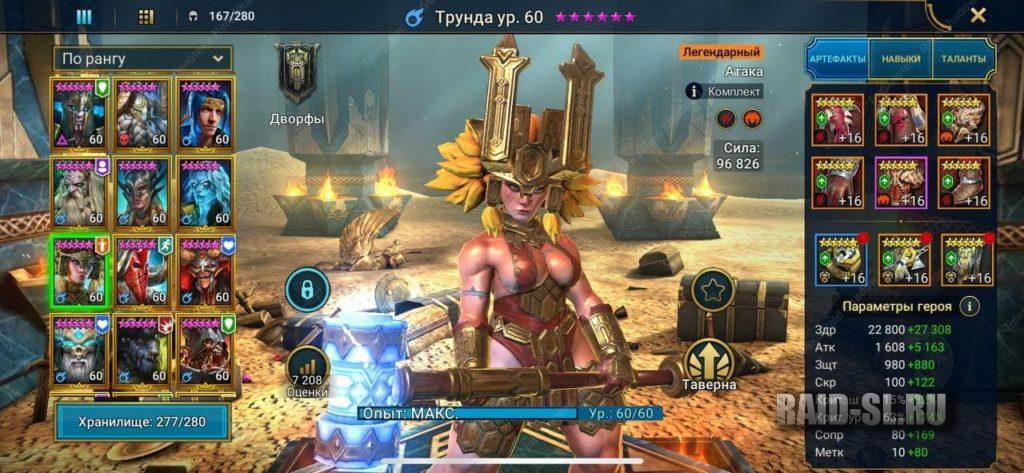Select the Артефакты tab
Screen dimensions: 1024x473
pyautogui.click(x=837, y=59)
